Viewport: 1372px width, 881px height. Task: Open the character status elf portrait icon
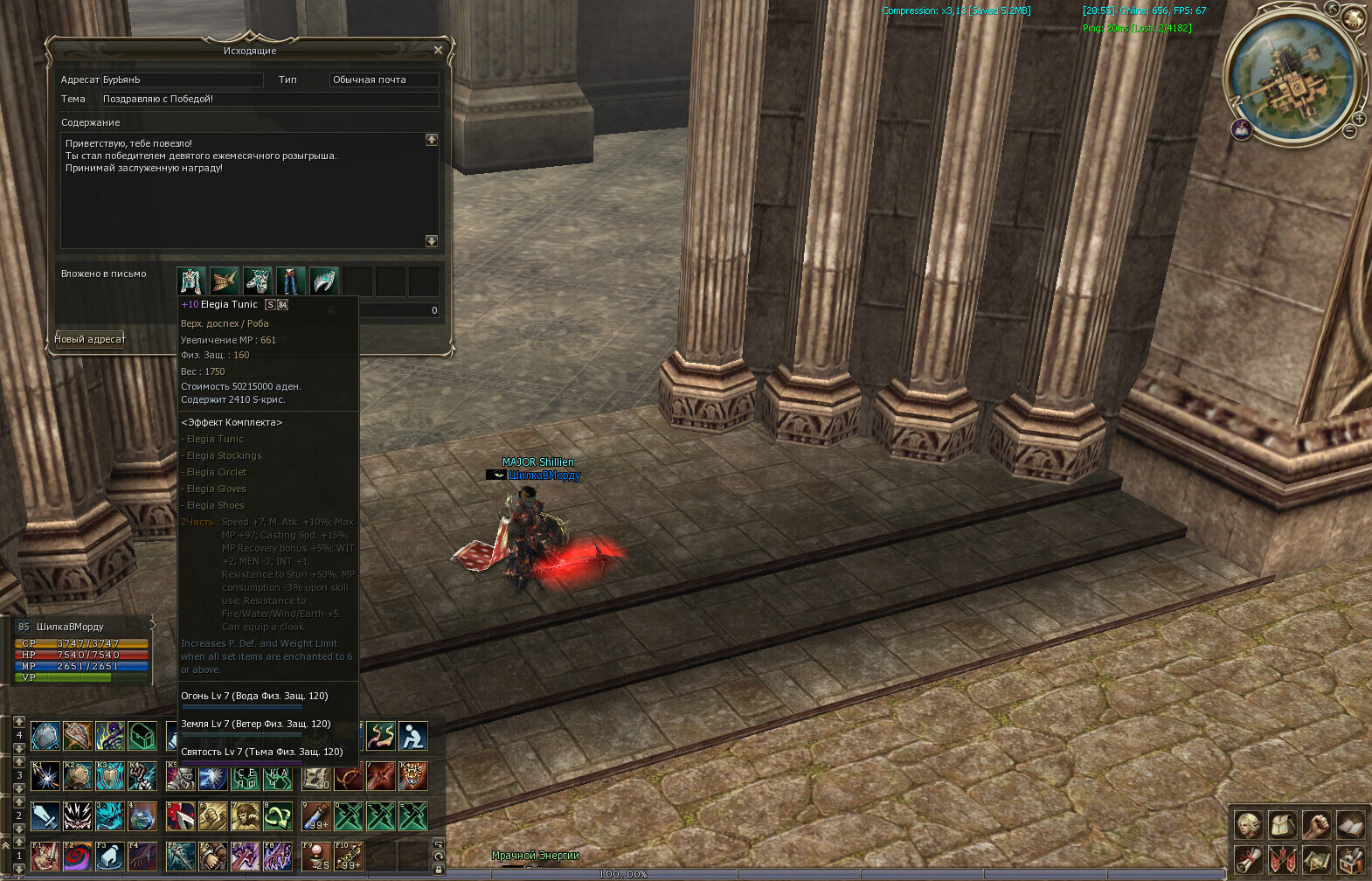[x=1248, y=823]
